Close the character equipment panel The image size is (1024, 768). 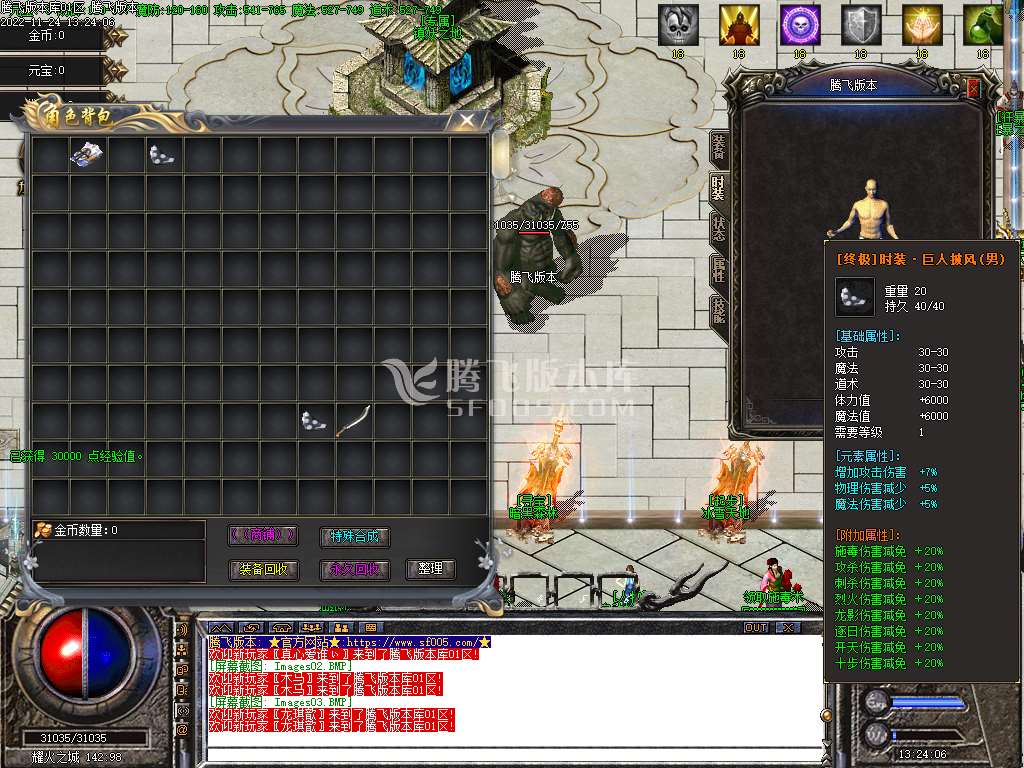[974, 87]
